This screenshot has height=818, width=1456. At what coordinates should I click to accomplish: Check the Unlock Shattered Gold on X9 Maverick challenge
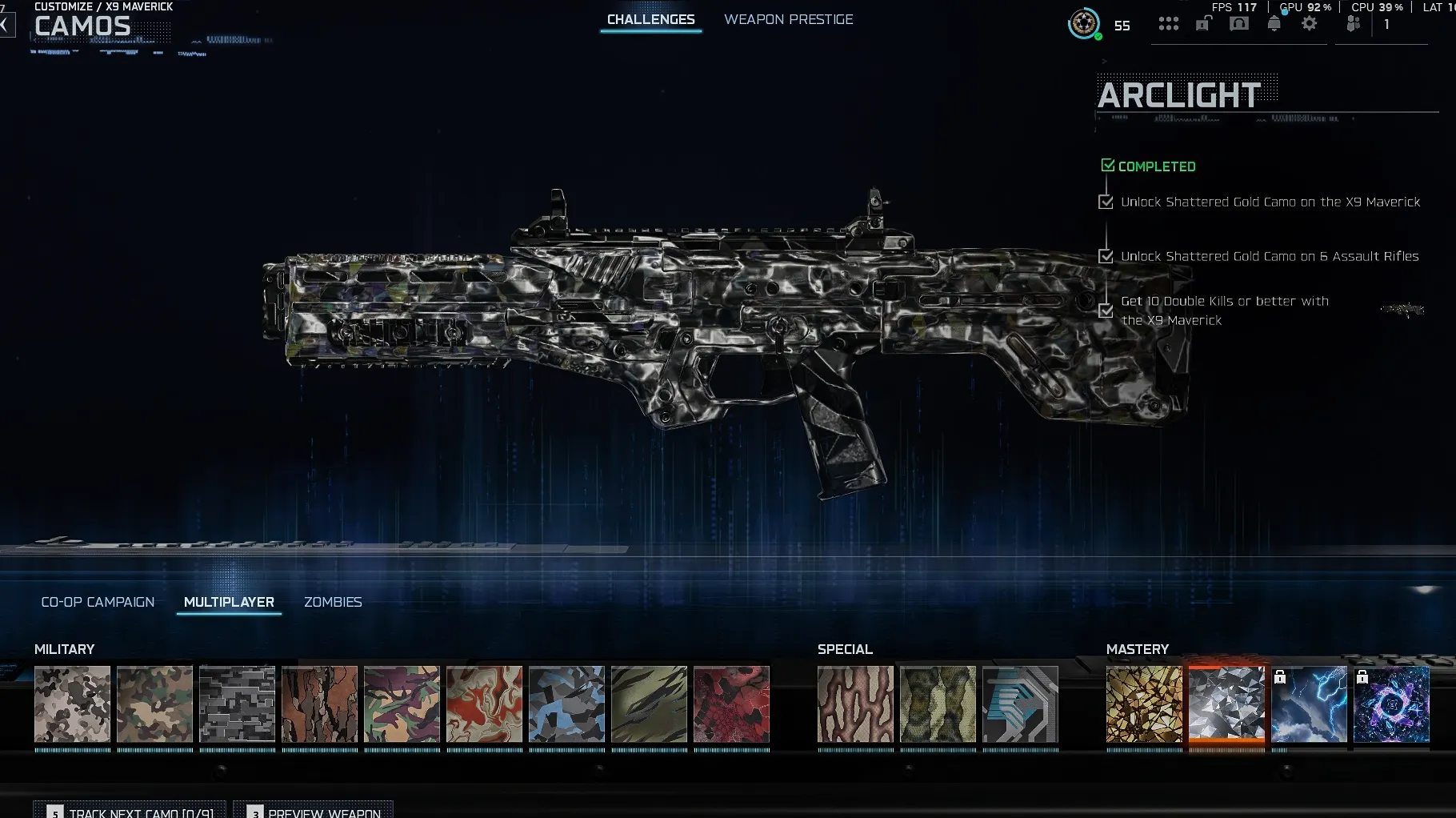click(1107, 202)
